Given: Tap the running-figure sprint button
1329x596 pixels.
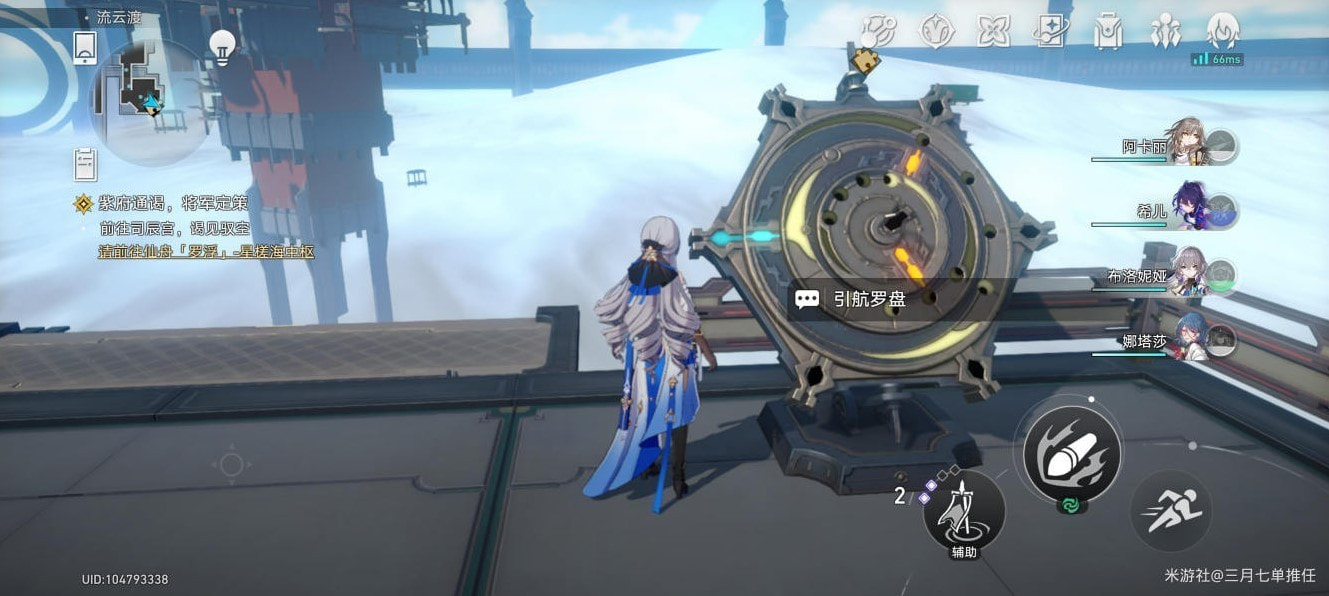Looking at the screenshot, I should 1171,511.
